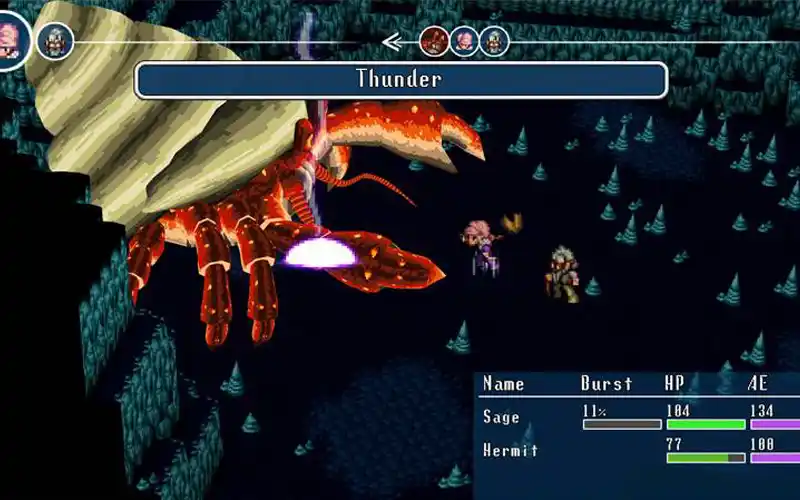Screen dimensions: 800x500
Task: Select the red crab enemy turn-order portrait
Action: coord(435,41)
